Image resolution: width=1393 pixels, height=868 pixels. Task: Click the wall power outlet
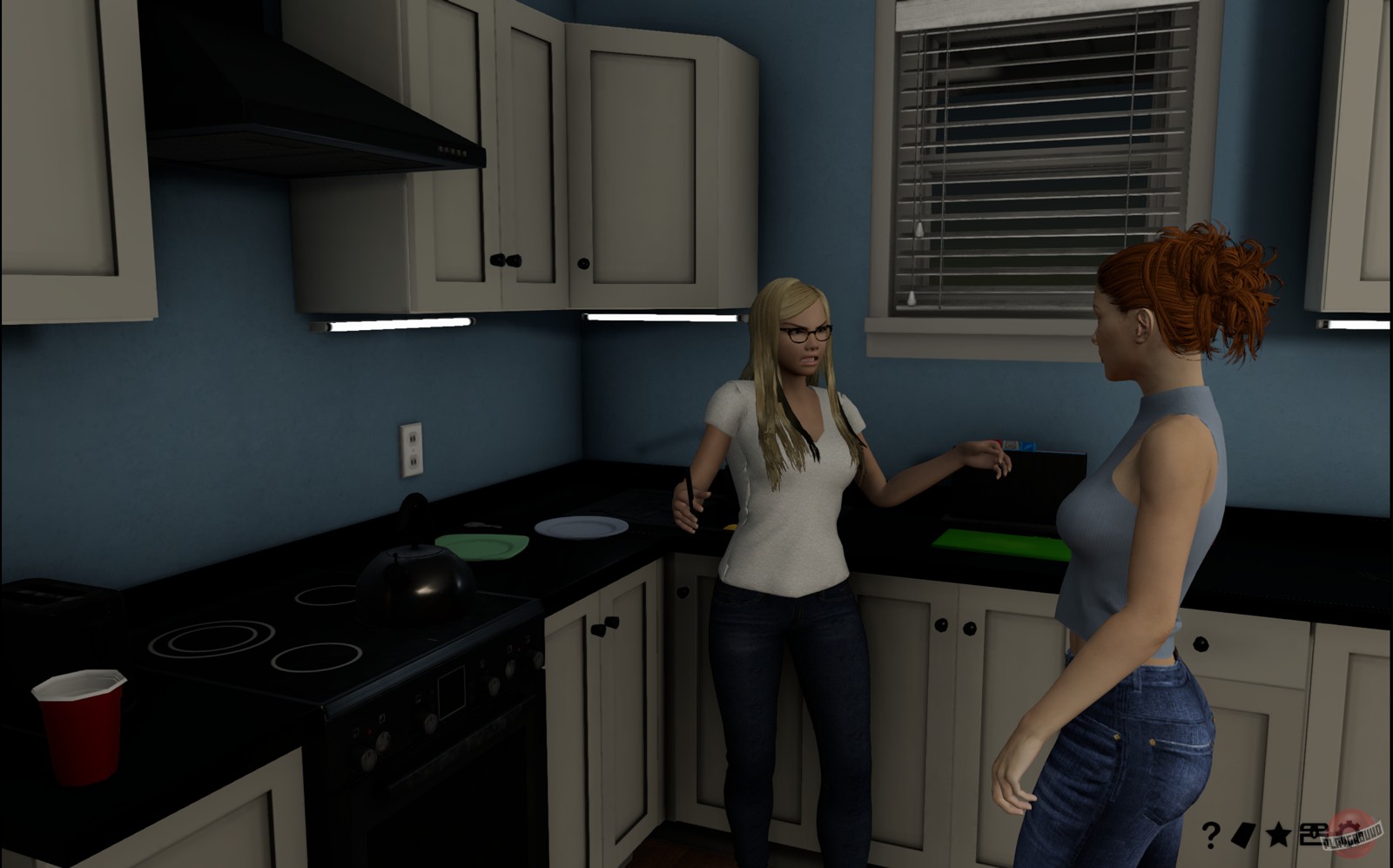tap(411, 451)
